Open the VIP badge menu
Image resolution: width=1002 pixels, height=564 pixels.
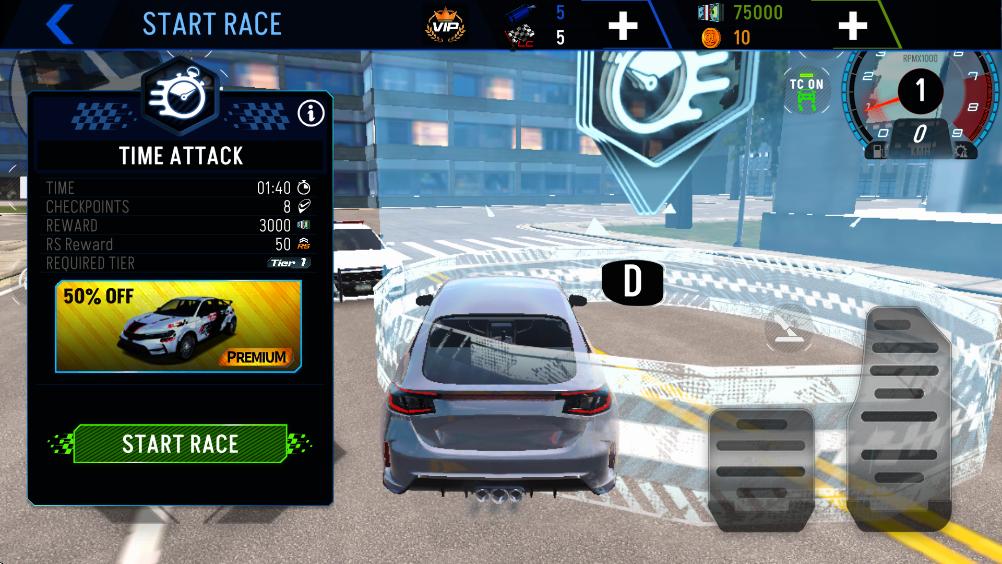coord(445,24)
